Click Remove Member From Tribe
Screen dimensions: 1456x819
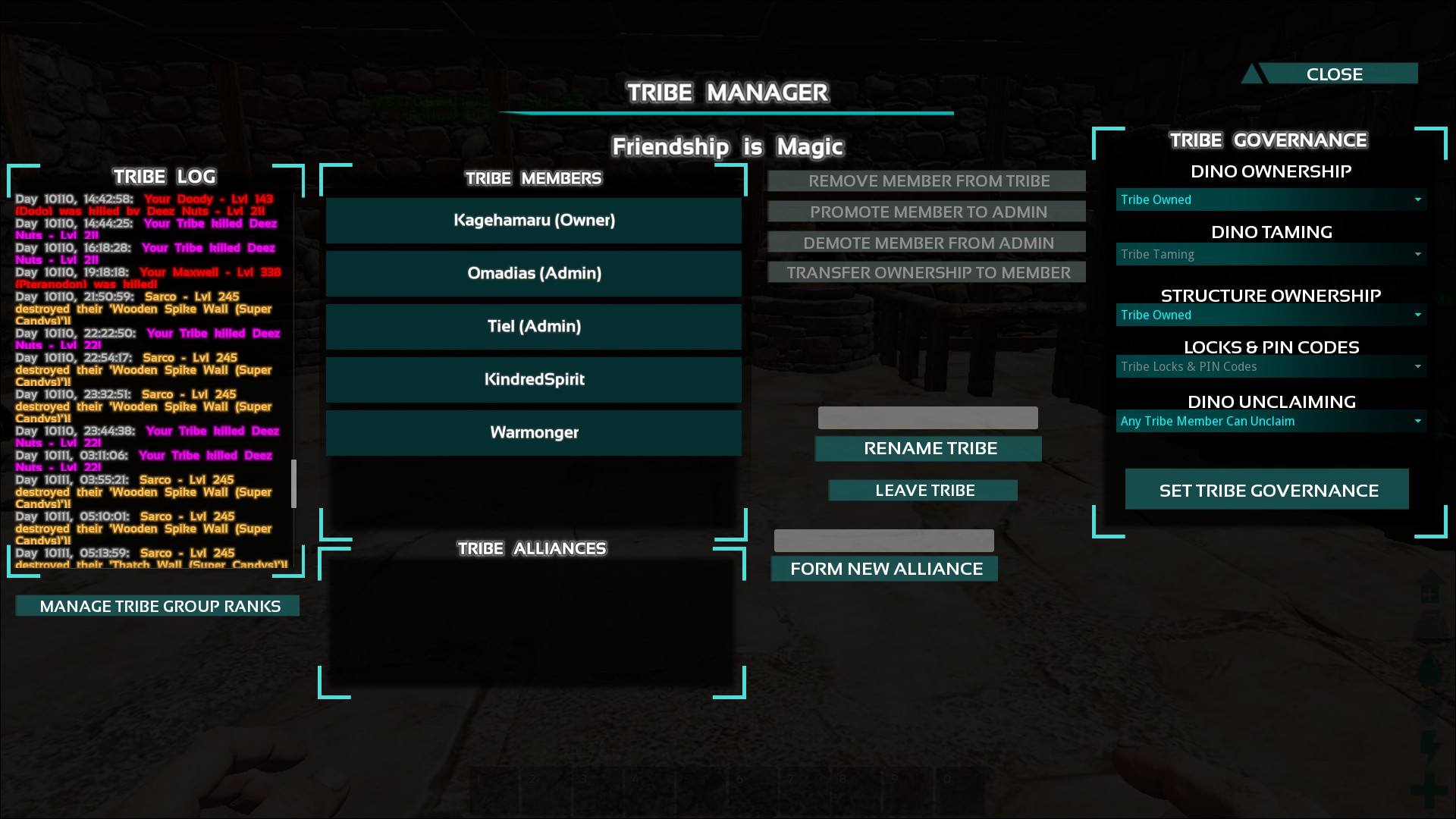pyautogui.click(x=927, y=181)
